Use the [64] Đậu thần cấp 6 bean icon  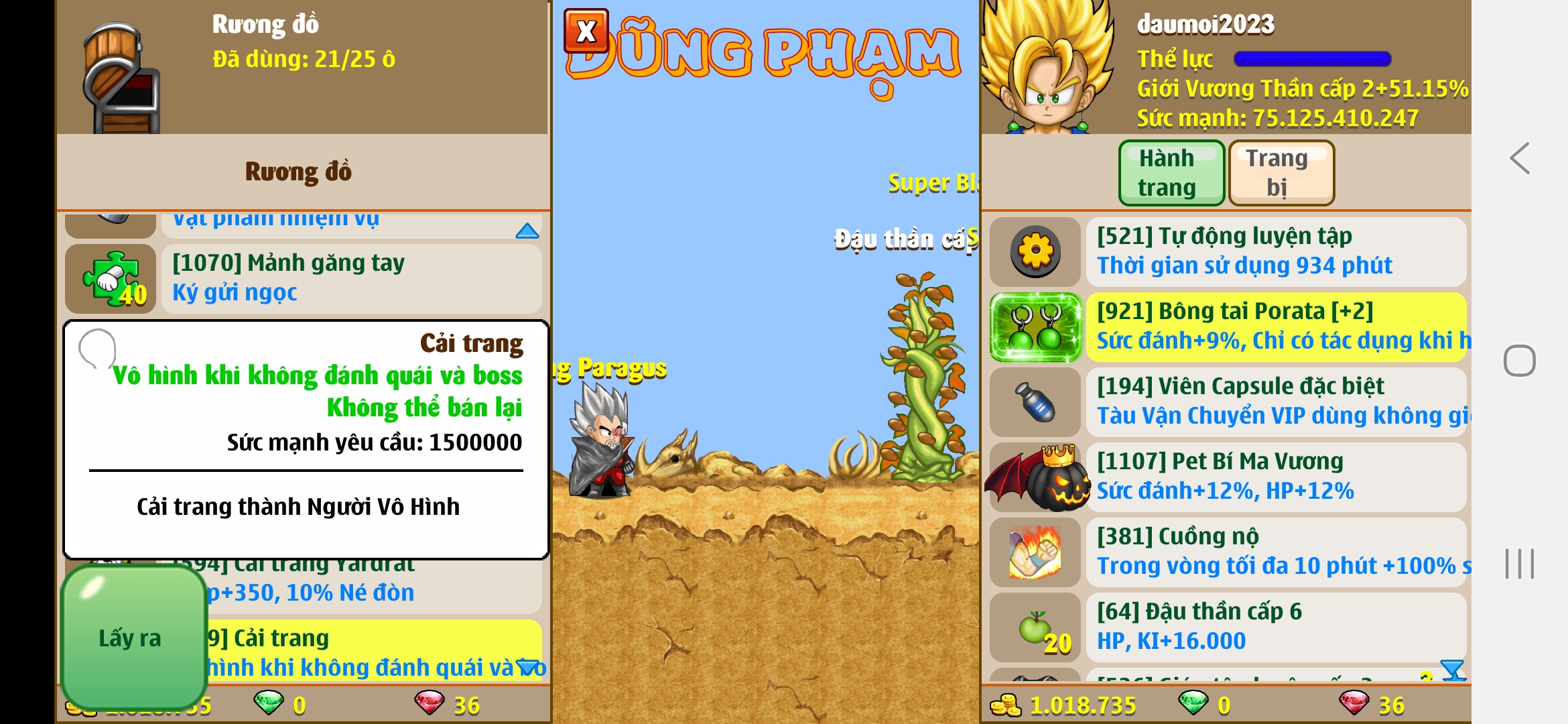tap(1035, 626)
